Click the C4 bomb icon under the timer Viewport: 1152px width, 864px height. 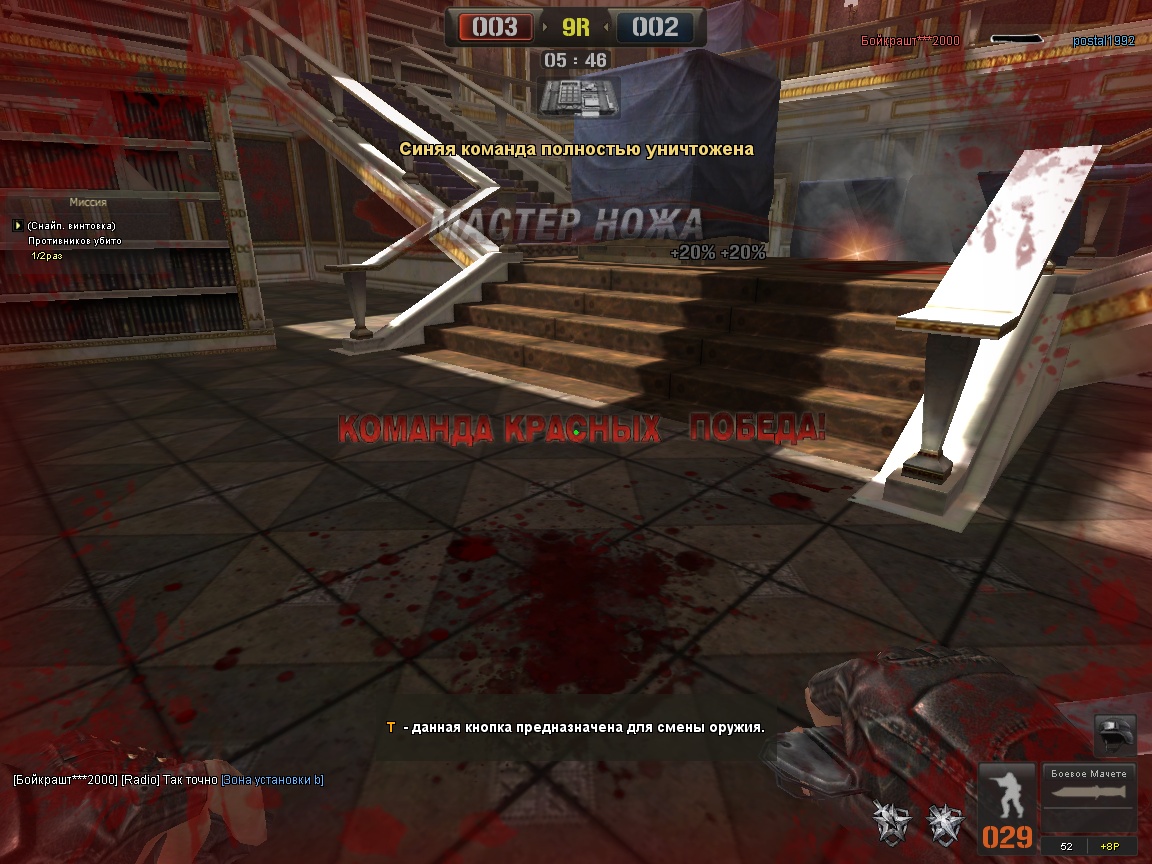click(578, 97)
